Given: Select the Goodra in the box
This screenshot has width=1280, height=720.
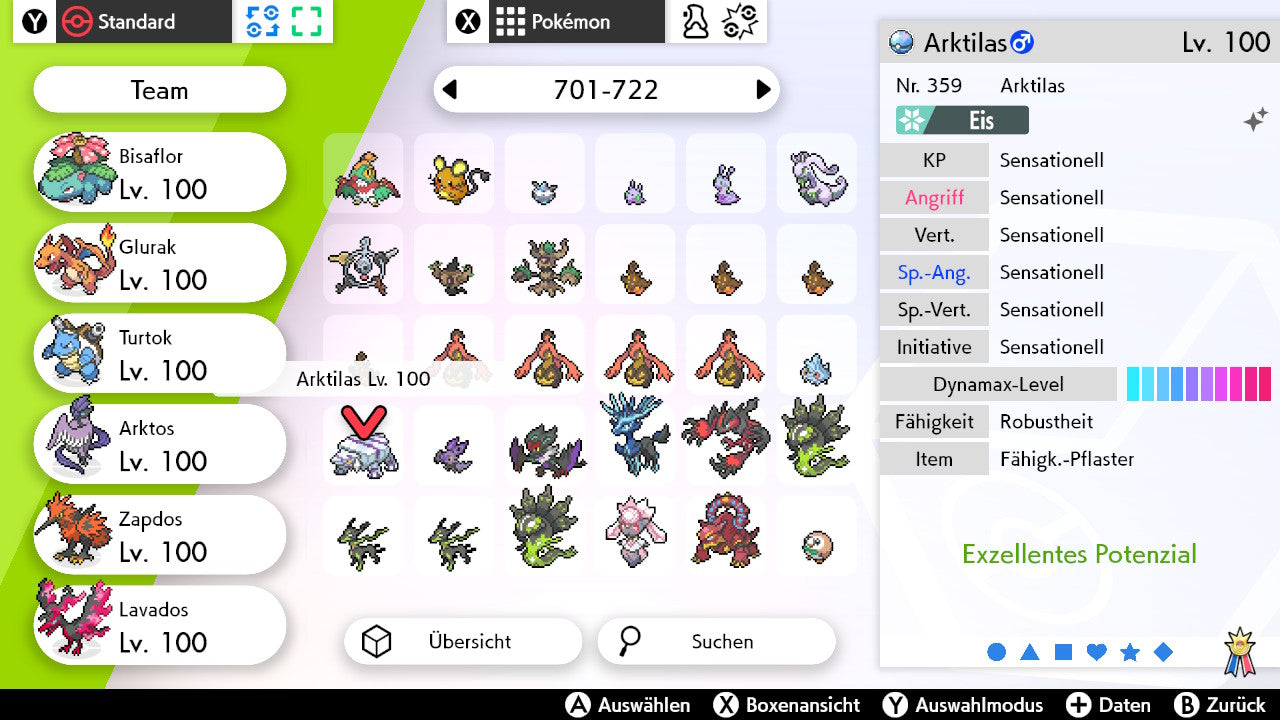Looking at the screenshot, I should pos(817,176).
